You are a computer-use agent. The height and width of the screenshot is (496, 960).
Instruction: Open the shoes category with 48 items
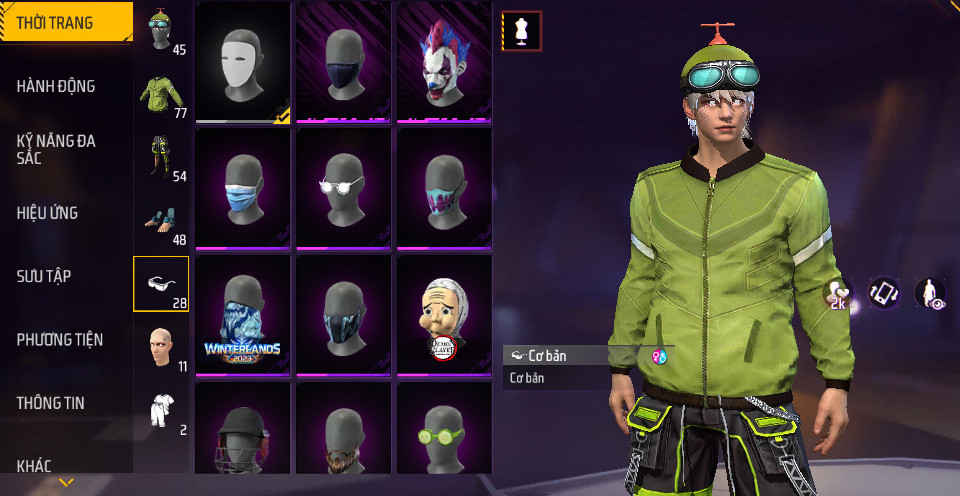coord(161,223)
